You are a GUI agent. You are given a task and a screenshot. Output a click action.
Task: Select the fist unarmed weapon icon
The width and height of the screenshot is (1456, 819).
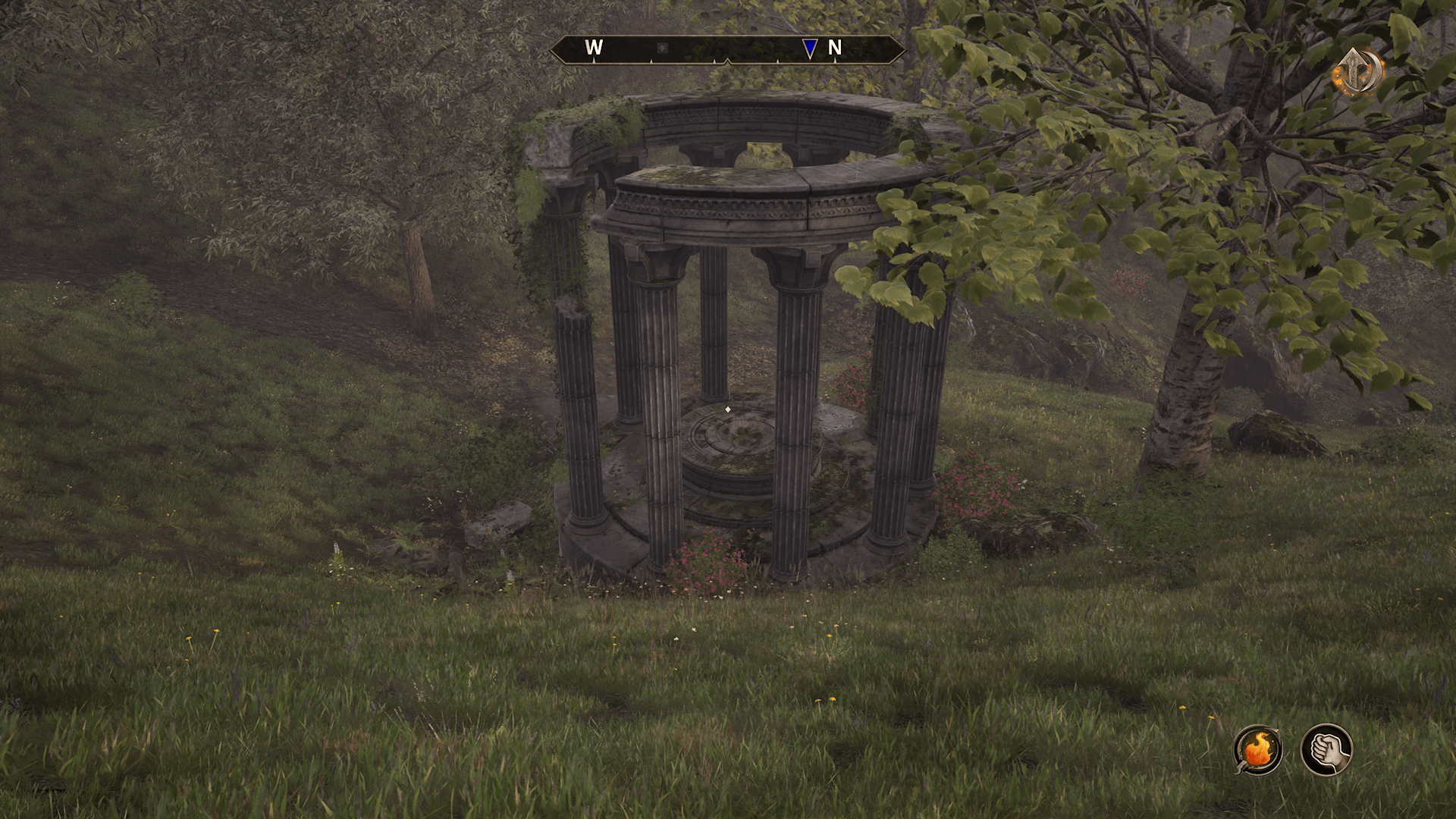(1326, 749)
